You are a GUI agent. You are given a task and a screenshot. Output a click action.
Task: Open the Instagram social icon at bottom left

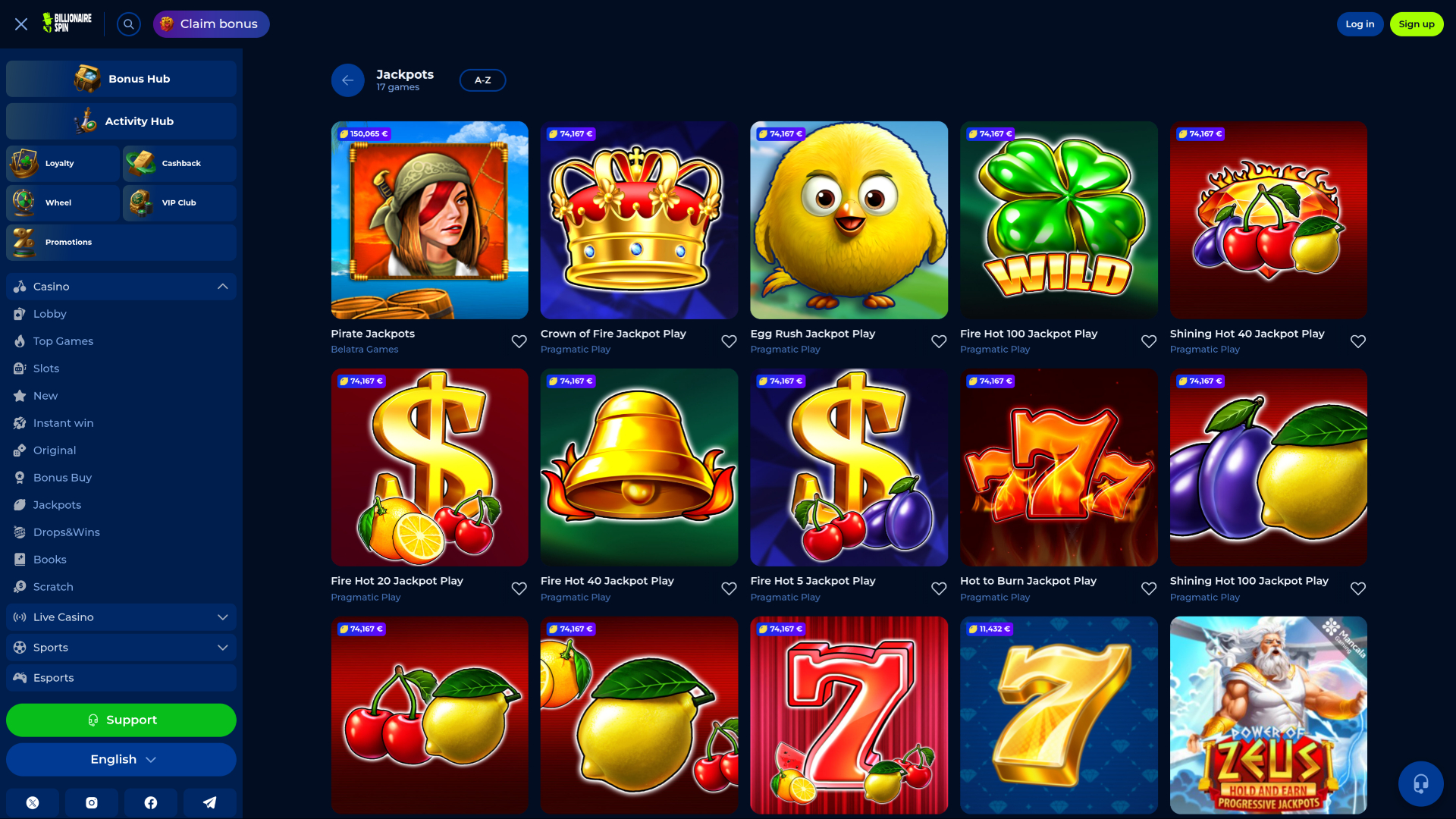click(x=91, y=802)
